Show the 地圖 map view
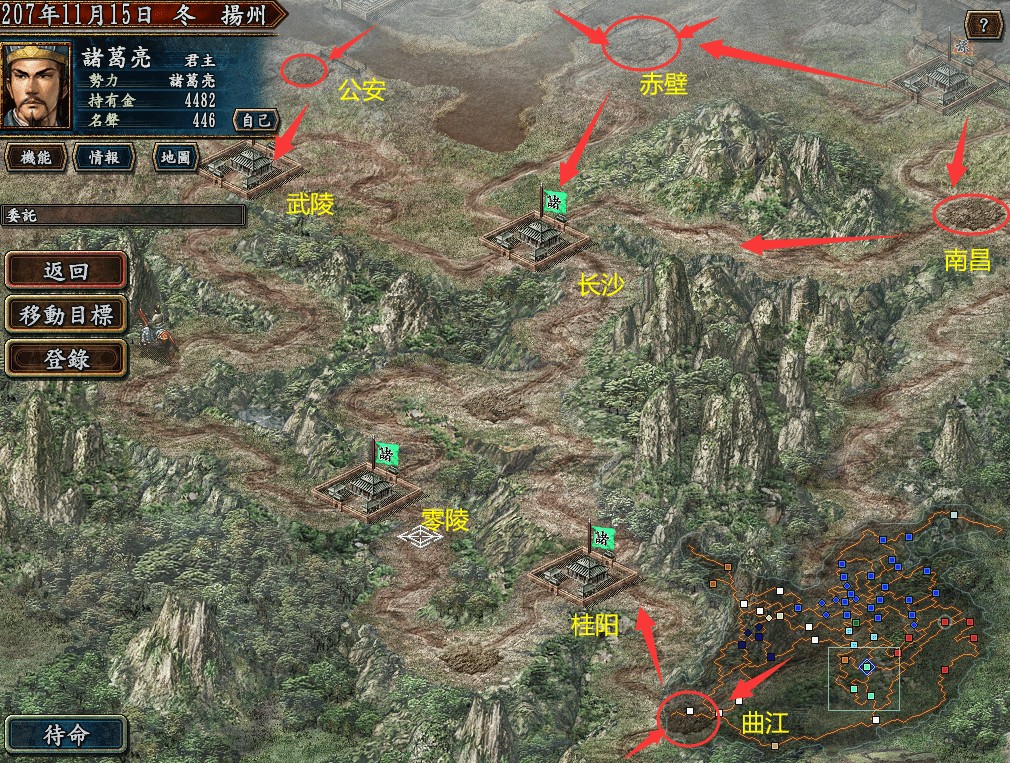 [175, 157]
